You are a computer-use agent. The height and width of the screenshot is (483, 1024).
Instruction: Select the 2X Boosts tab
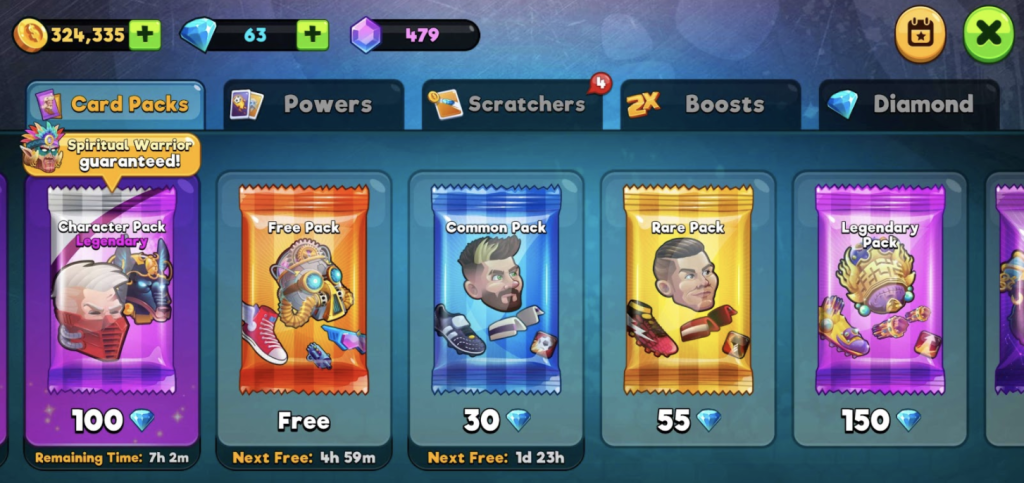[x=709, y=104]
